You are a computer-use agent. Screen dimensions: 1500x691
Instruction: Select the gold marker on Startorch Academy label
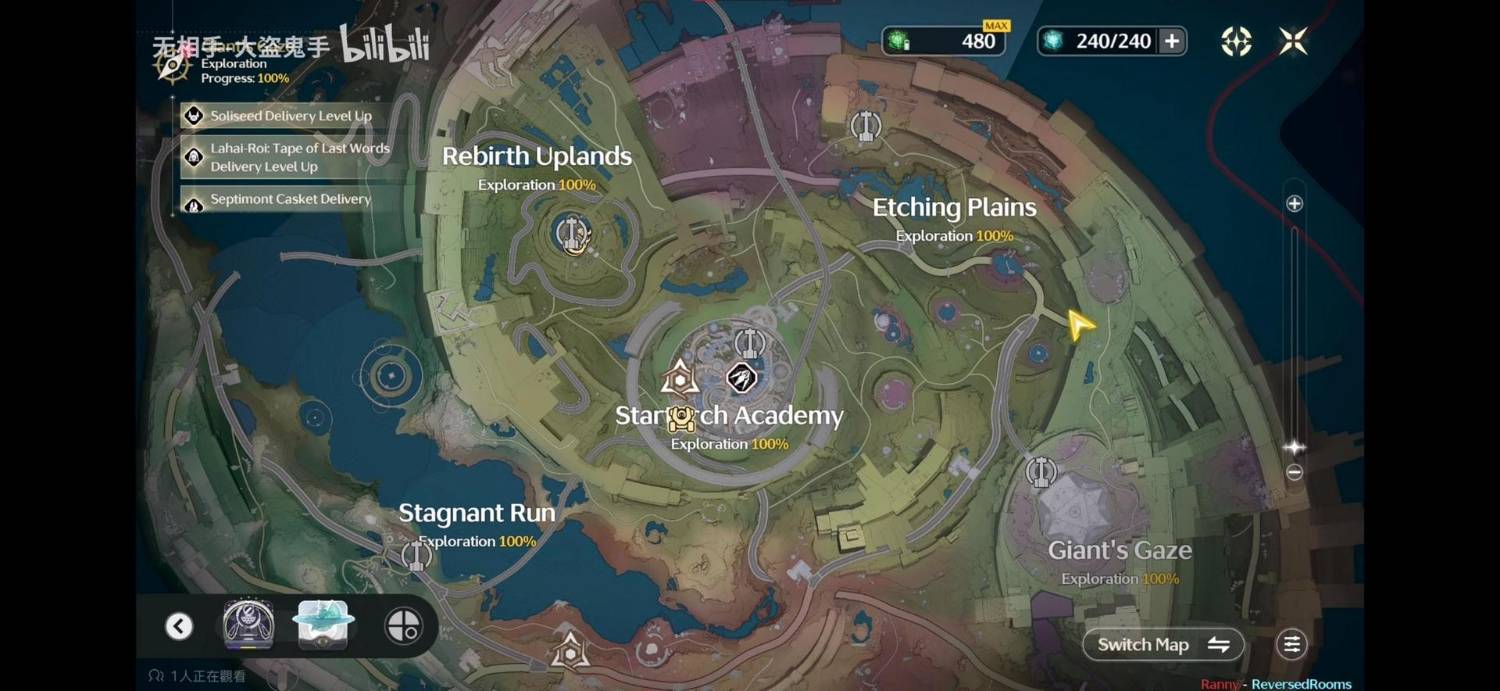[x=681, y=417]
